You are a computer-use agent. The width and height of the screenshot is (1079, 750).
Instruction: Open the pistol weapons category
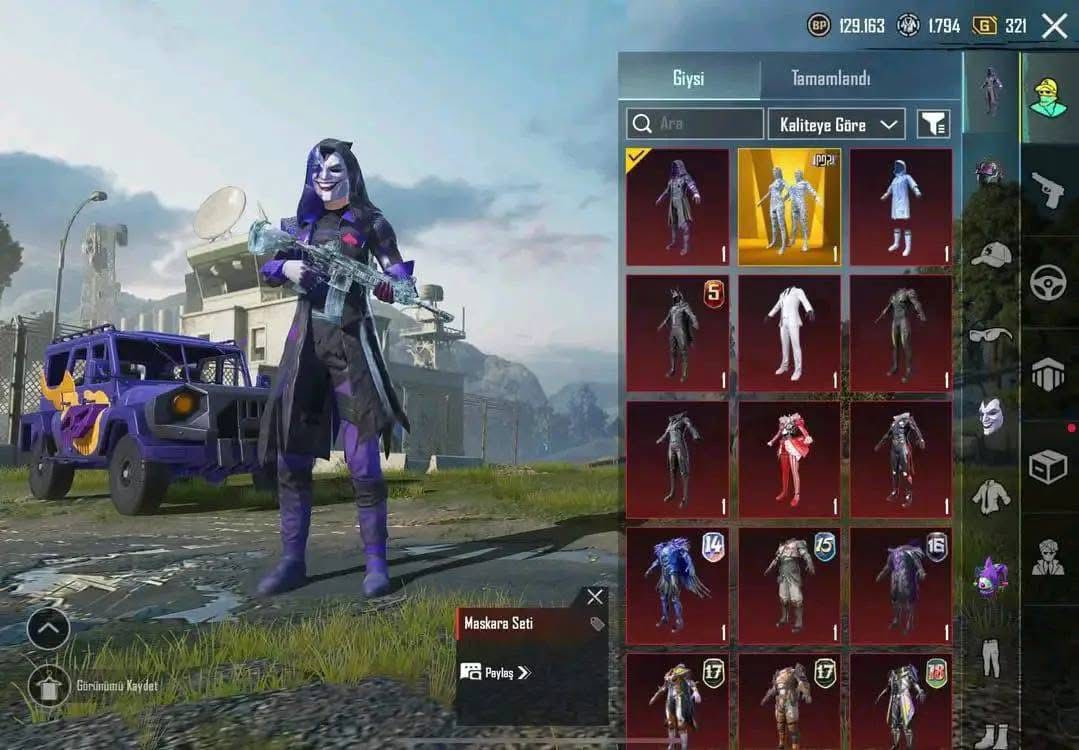point(1047,190)
